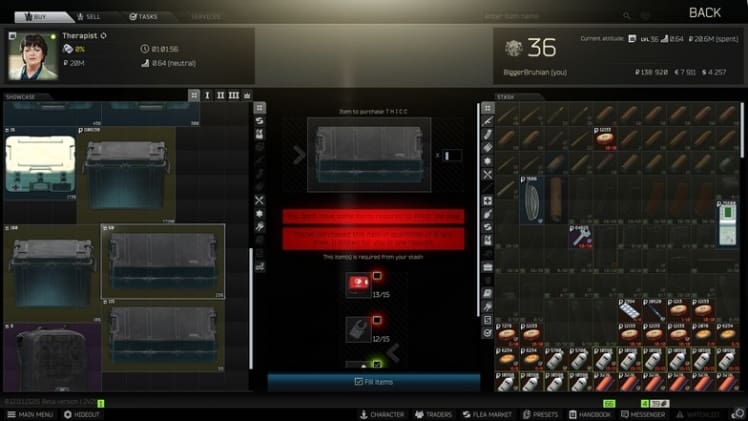This screenshot has width=748, height=421.
Task: Open the TASKS tab
Action: [144, 16]
